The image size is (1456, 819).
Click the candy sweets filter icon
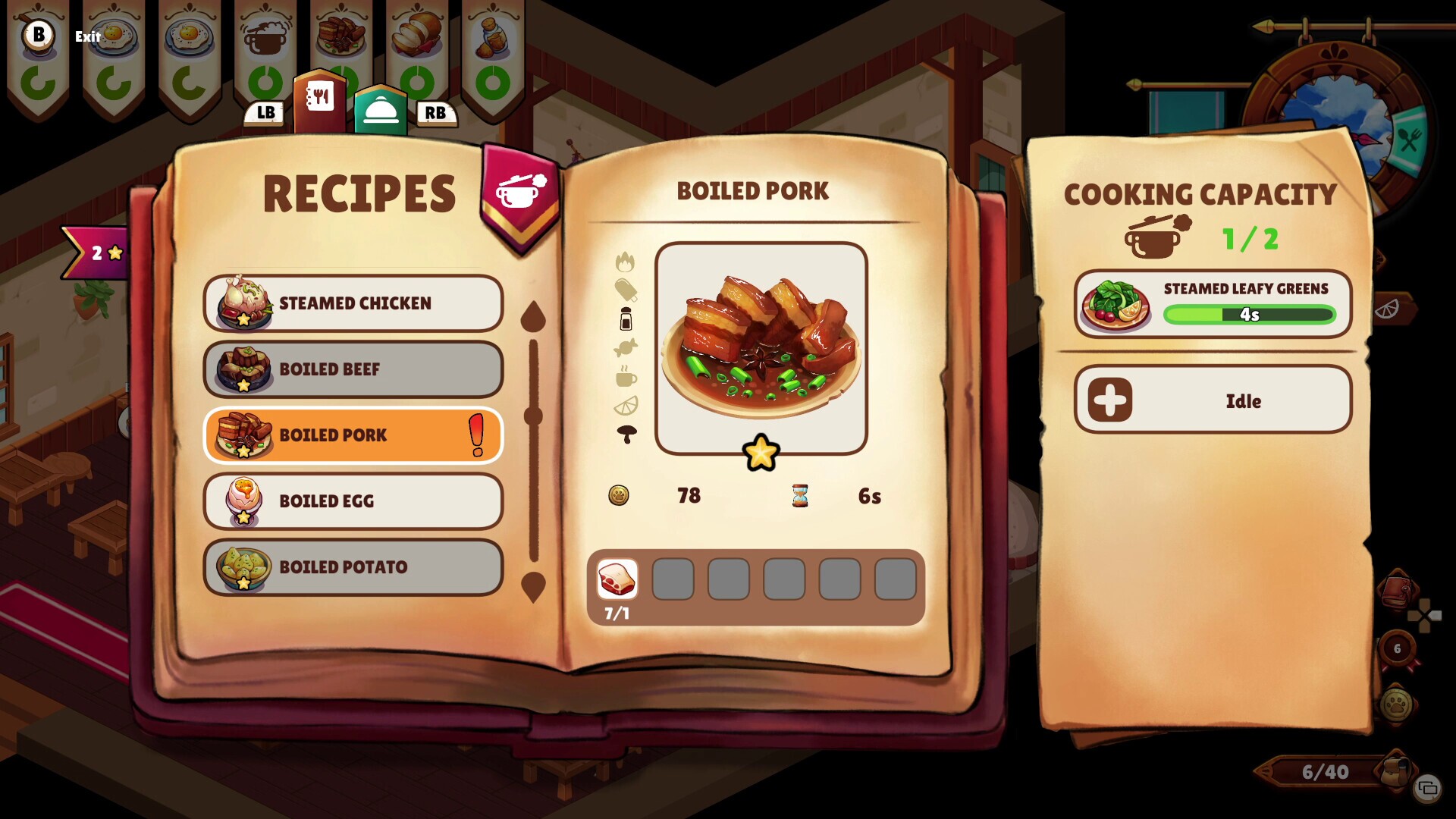pos(626,347)
